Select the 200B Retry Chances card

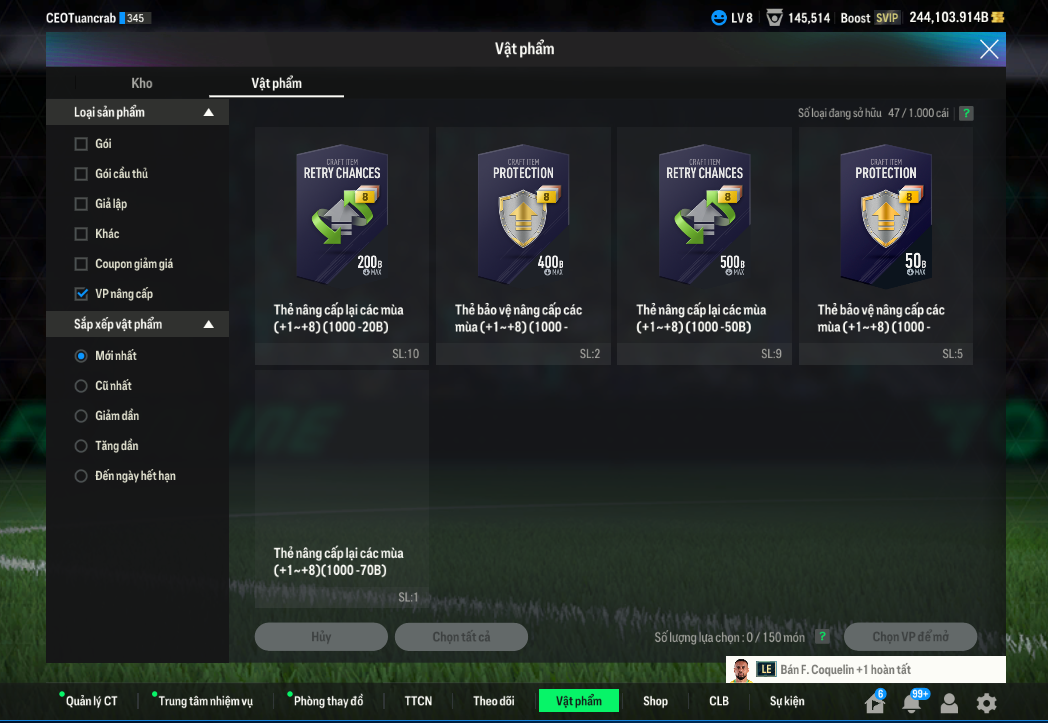tap(342, 220)
